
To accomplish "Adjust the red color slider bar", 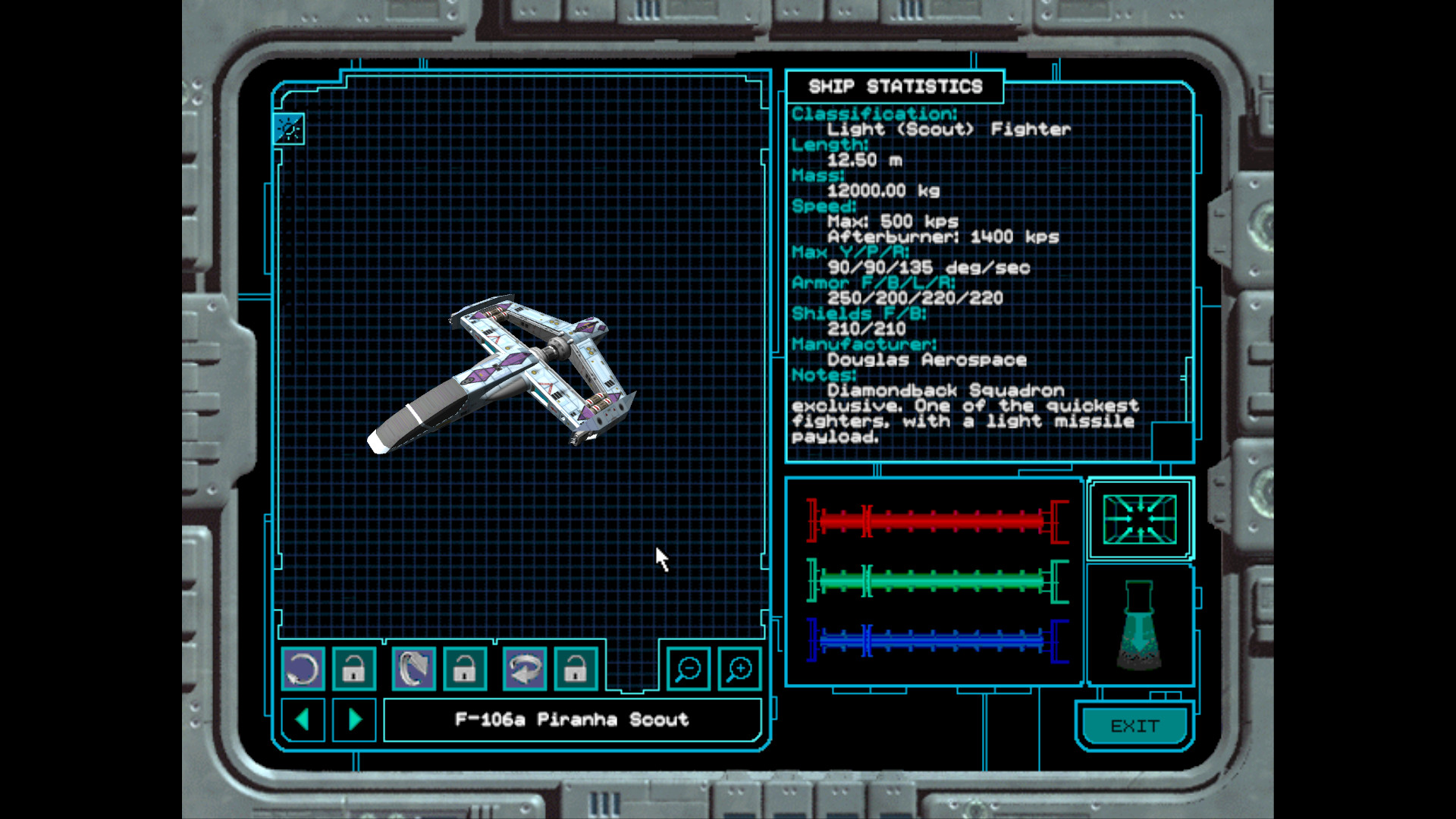I will pos(937,521).
